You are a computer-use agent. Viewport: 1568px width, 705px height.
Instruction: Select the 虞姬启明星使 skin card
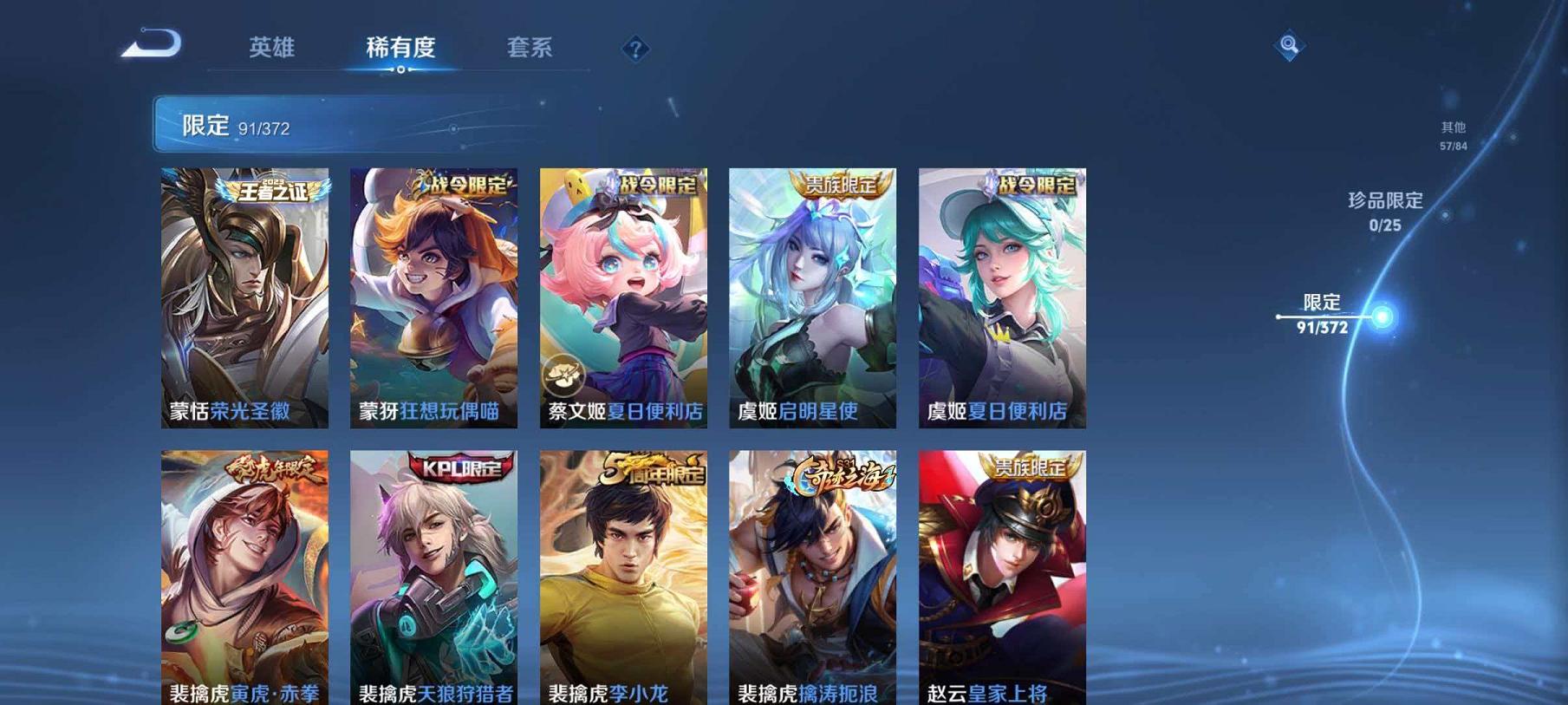tap(811, 295)
